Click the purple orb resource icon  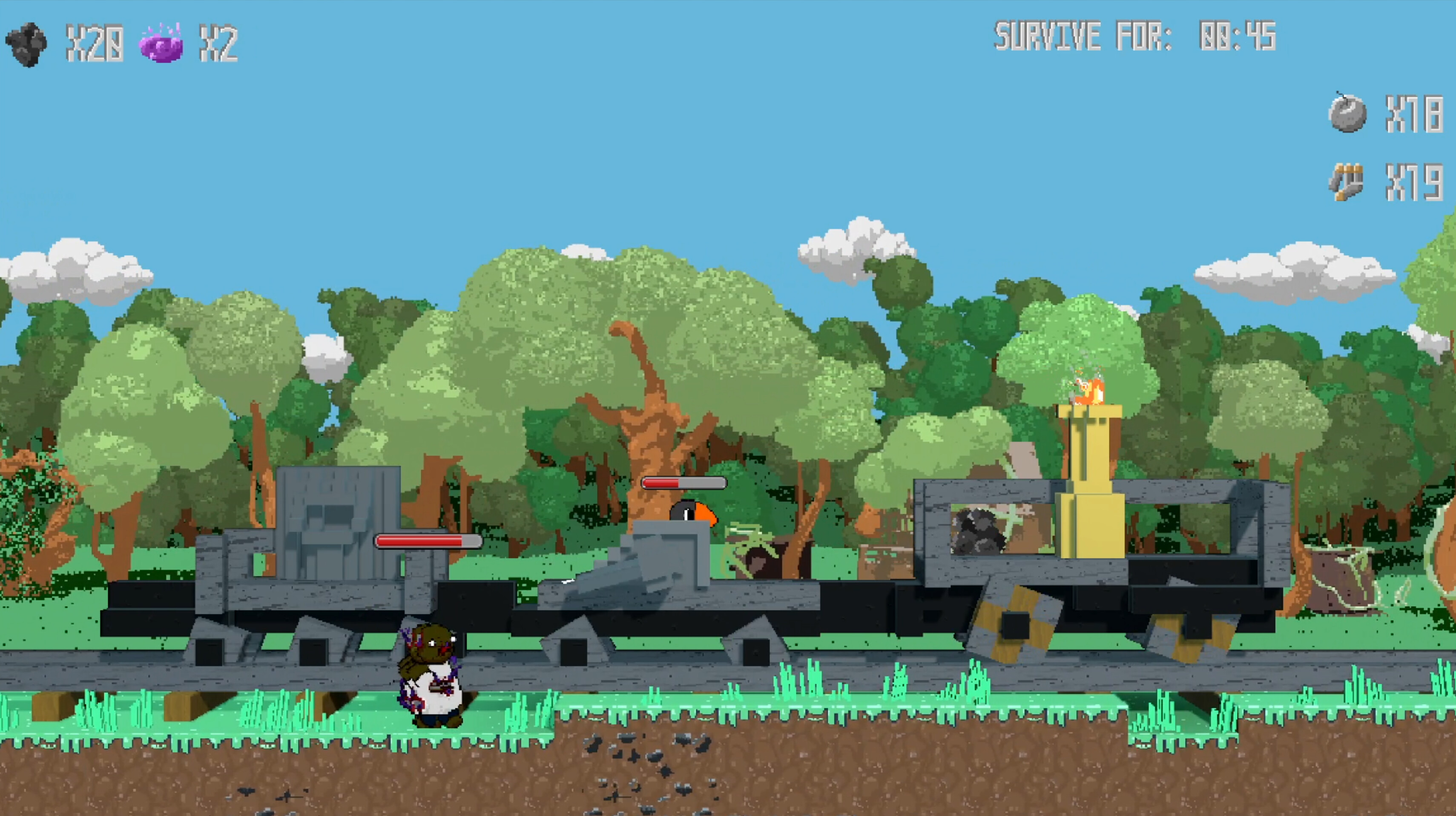coord(161,44)
